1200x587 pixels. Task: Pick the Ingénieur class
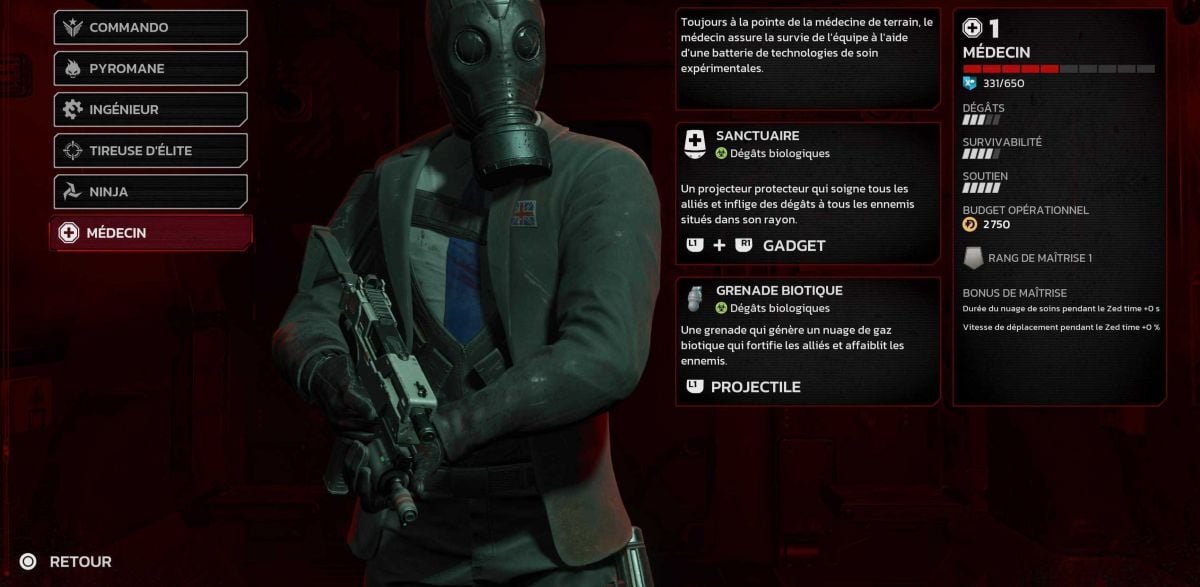coord(150,110)
